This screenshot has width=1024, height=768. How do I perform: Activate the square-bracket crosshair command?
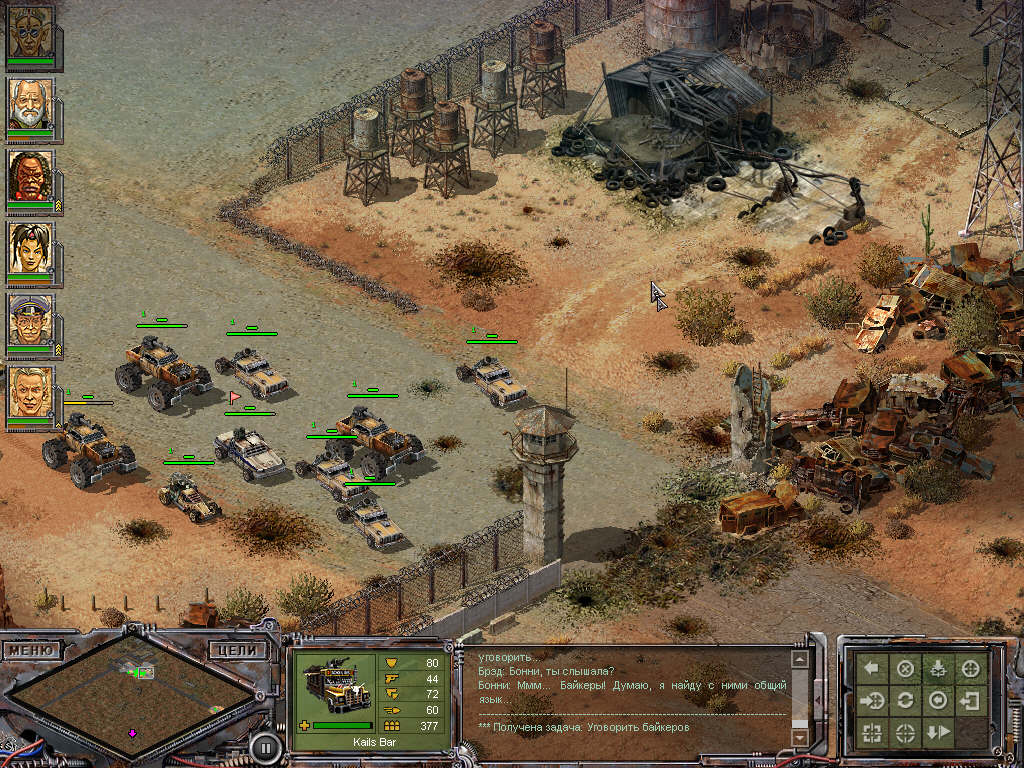[x=872, y=732]
